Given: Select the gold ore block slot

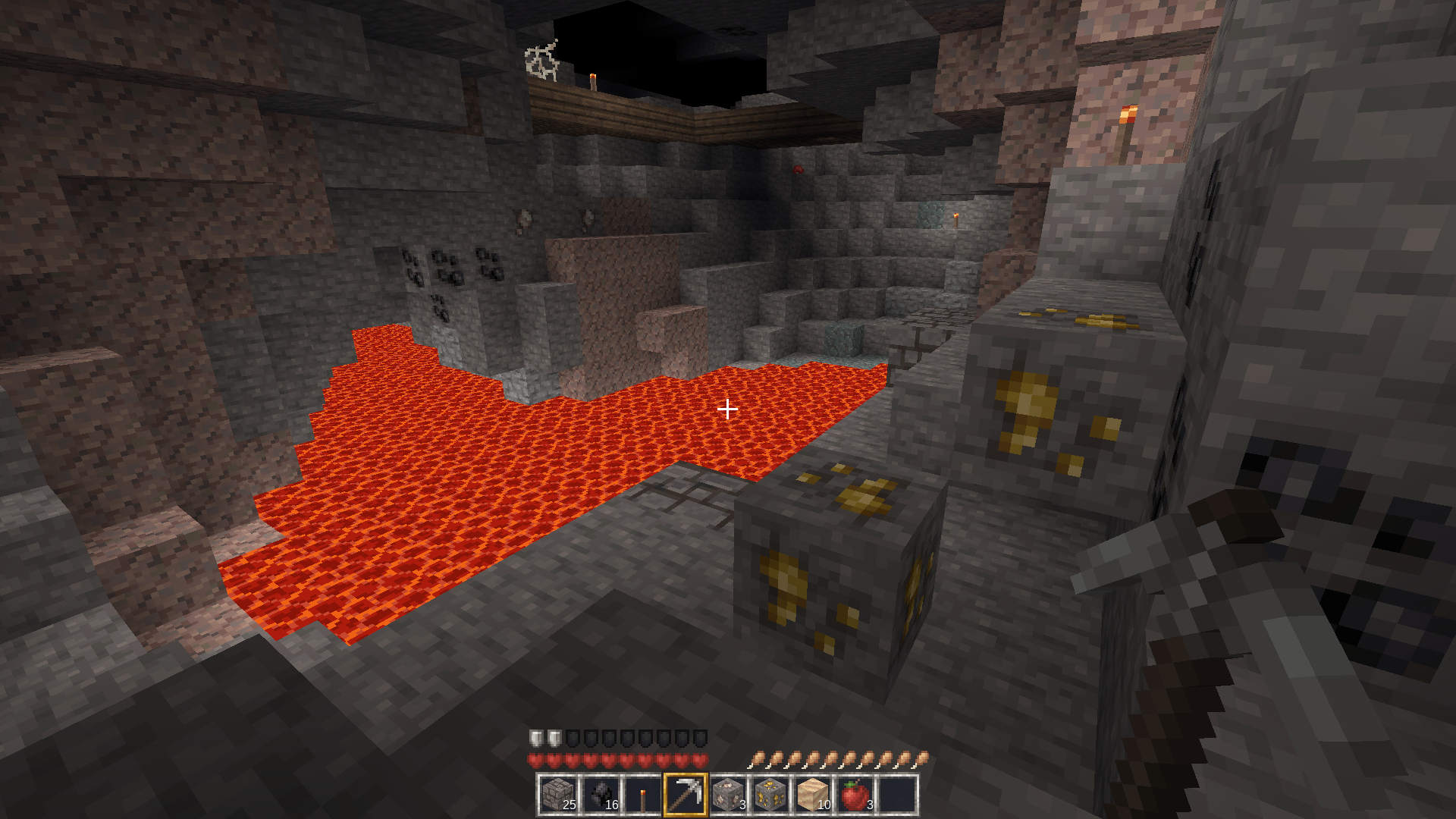Looking at the screenshot, I should coord(770,795).
